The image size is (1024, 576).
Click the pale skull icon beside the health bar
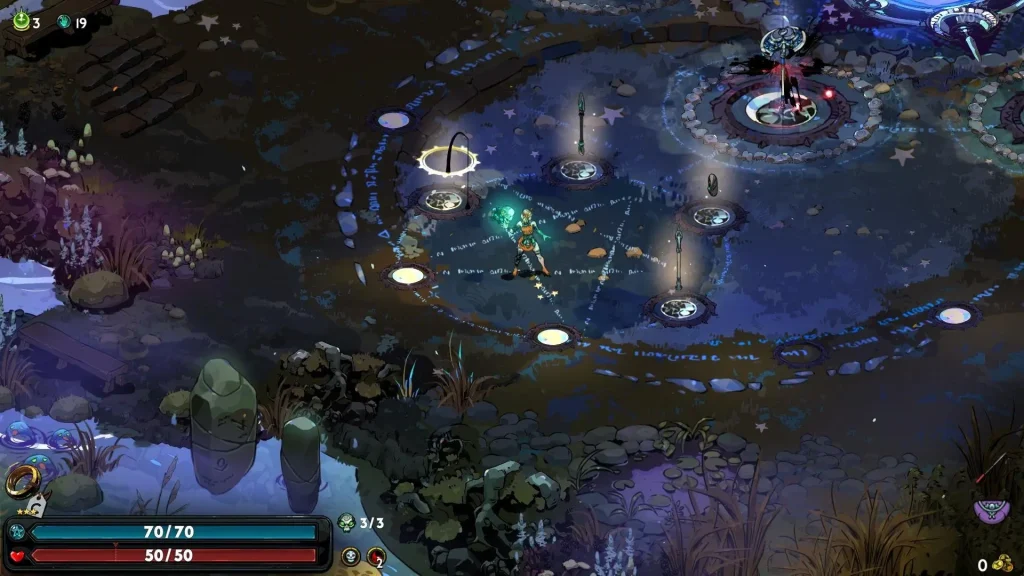click(x=350, y=556)
